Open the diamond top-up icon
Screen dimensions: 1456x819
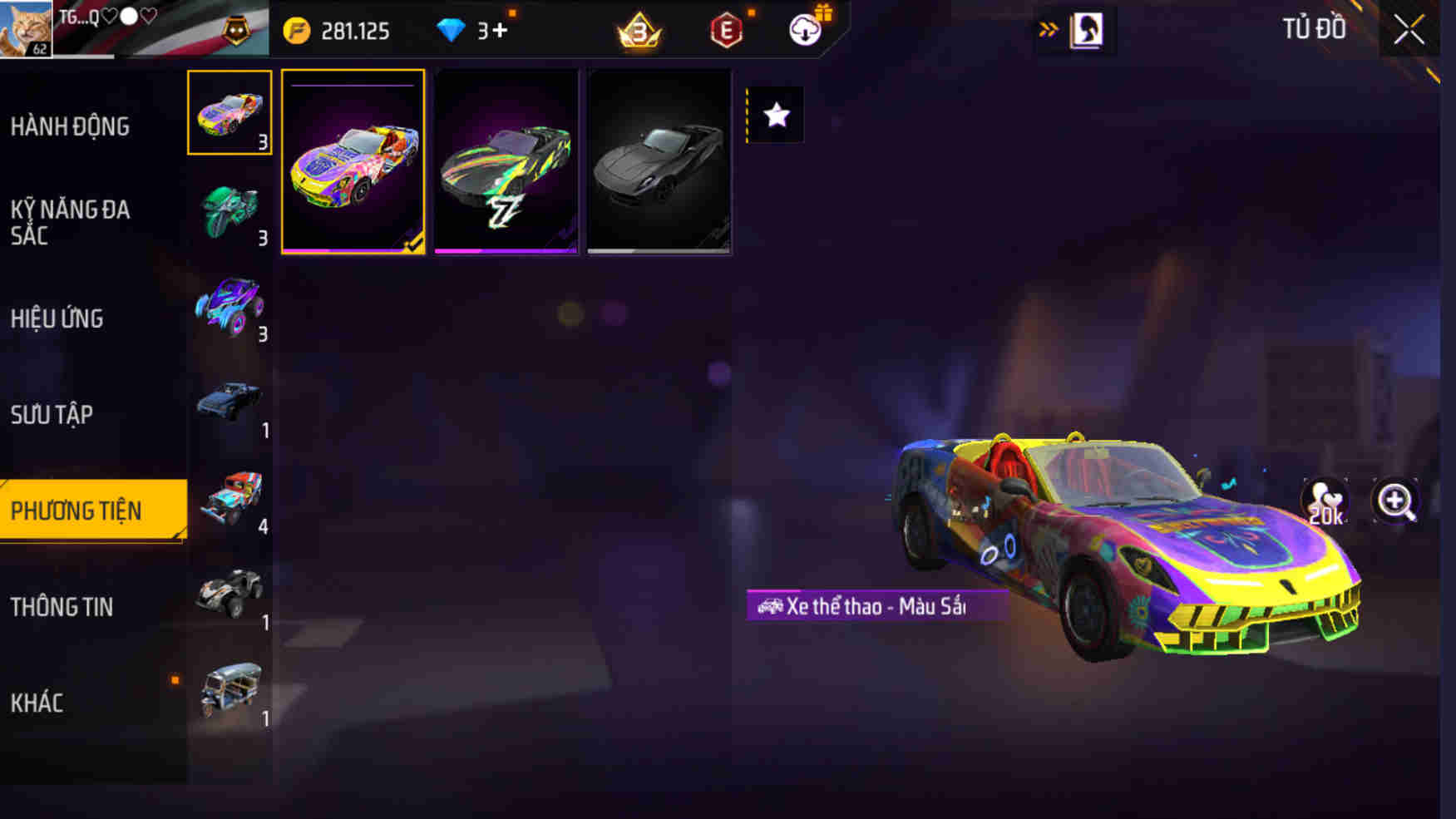pyautogui.click(x=451, y=31)
